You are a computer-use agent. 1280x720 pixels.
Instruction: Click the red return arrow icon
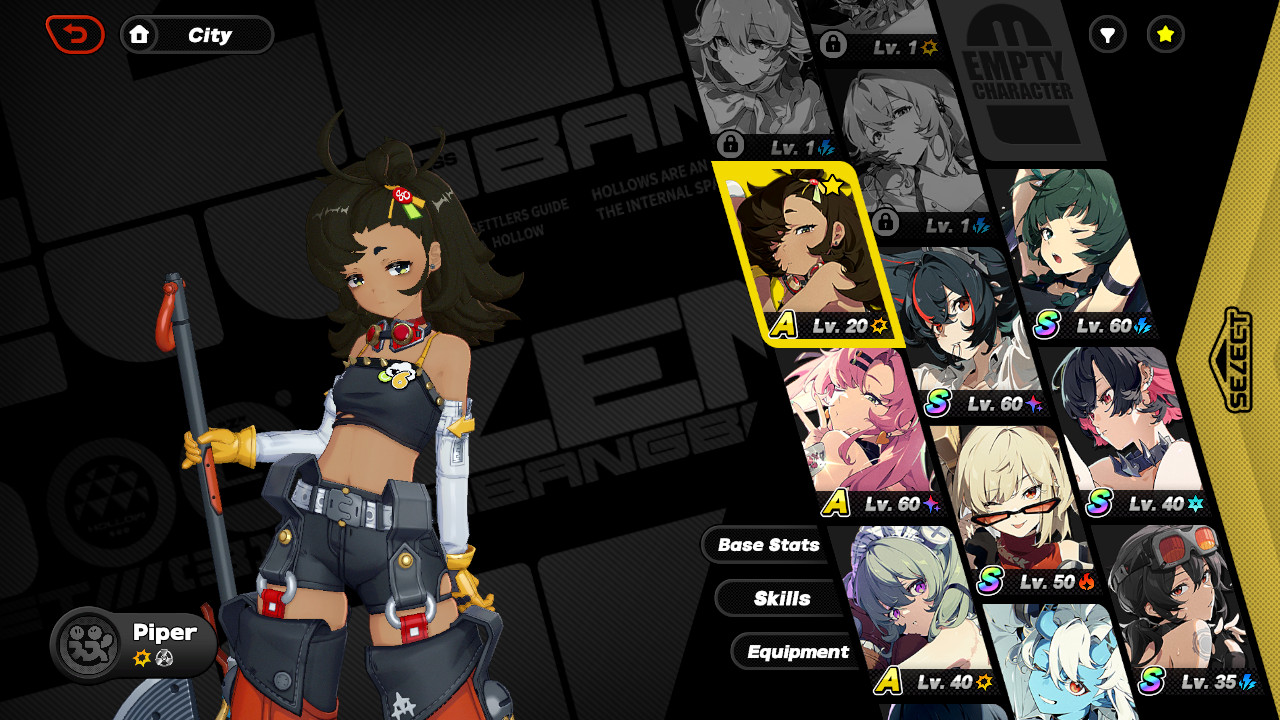pyautogui.click(x=75, y=33)
